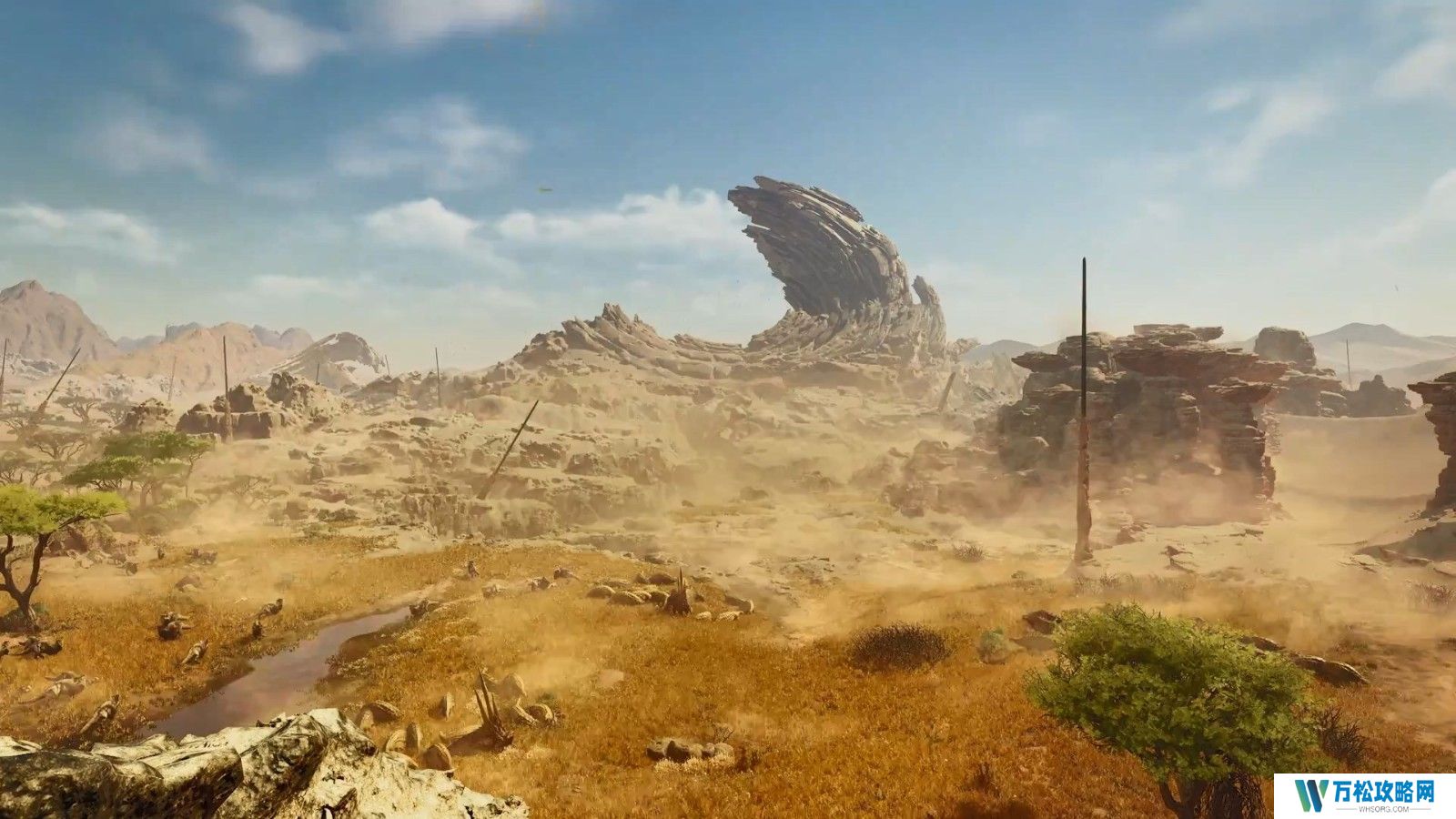This screenshot has height=819, width=1456.
Task: Click the 万松攻略网 watermark logo
Action: 1364,795
